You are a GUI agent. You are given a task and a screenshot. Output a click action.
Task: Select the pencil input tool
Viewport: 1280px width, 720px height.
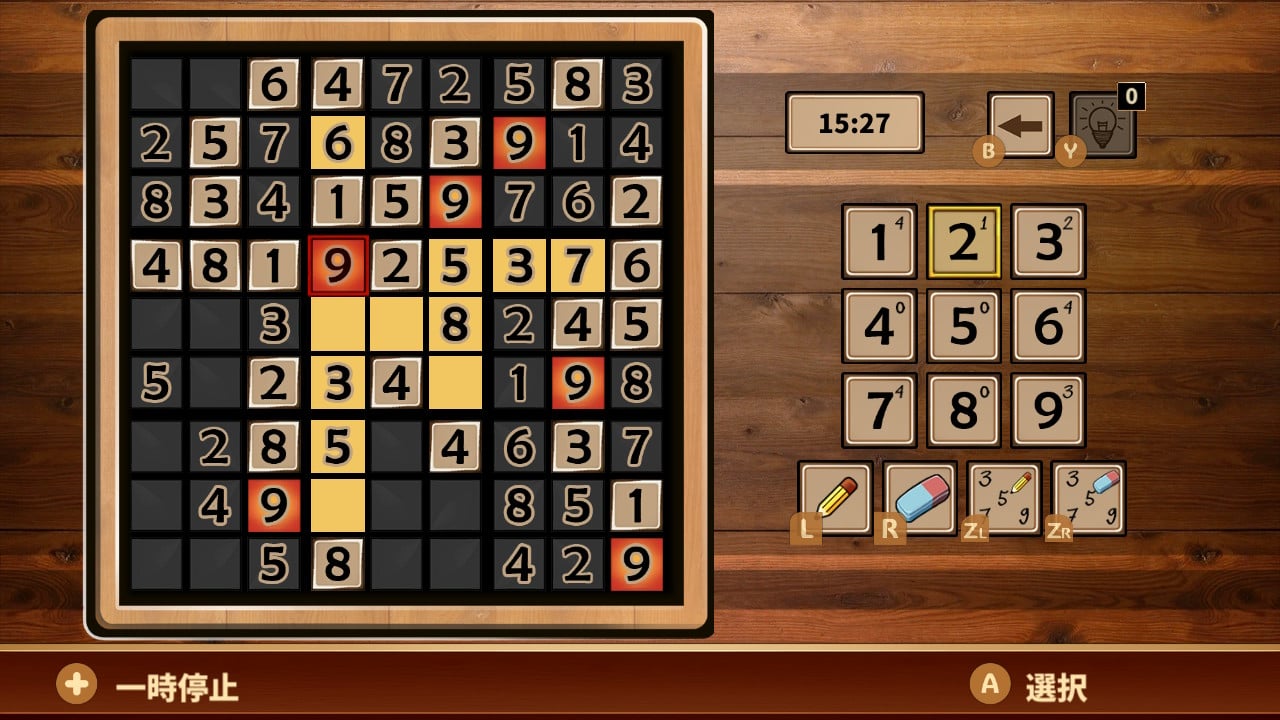coord(837,497)
